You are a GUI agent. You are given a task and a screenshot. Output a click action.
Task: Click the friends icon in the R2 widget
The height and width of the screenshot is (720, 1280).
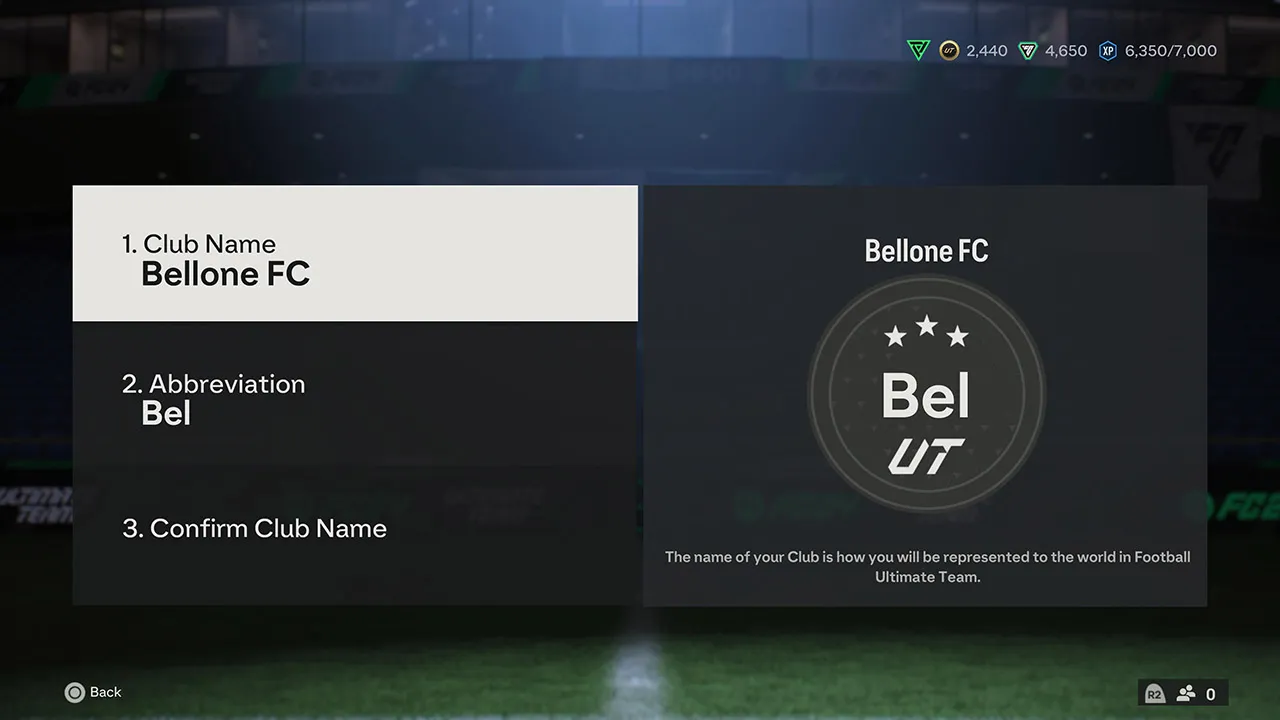coord(1185,693)
